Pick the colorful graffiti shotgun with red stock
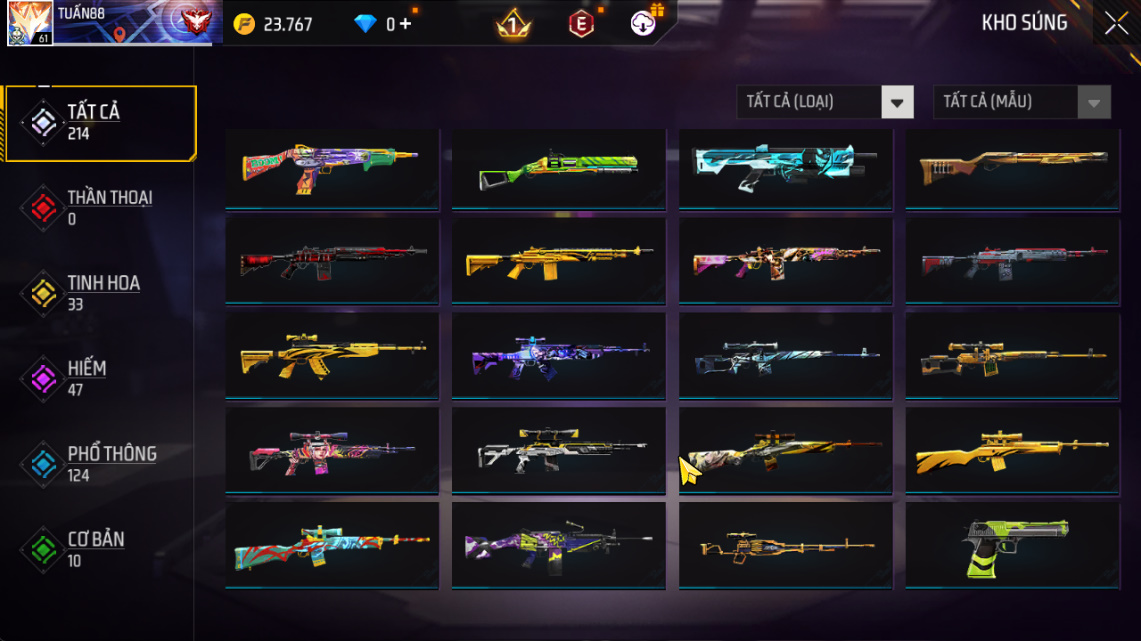The image size is (1141, 641). [x=331, y=166]
